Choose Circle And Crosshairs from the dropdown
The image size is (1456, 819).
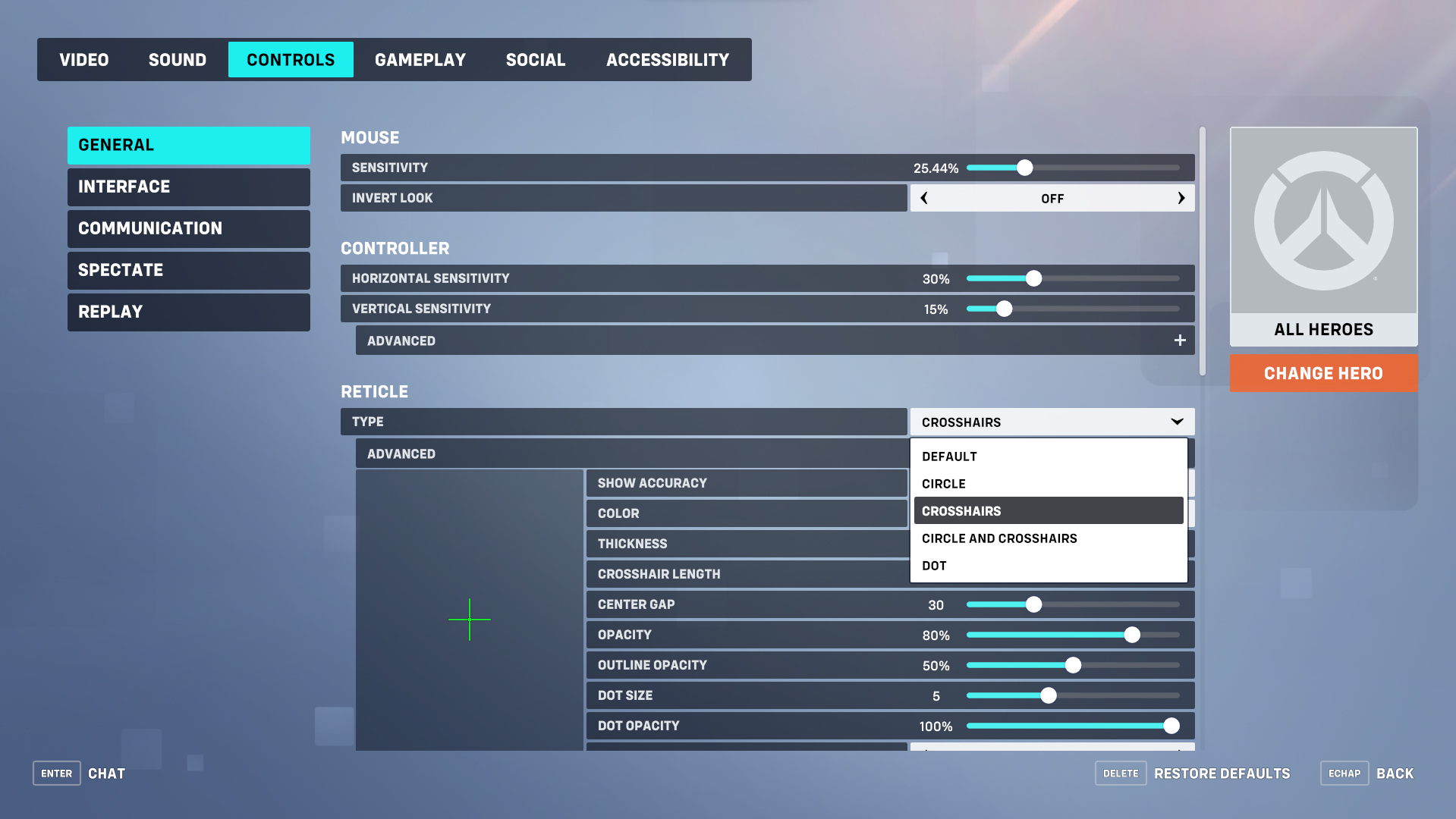point(999,538)
